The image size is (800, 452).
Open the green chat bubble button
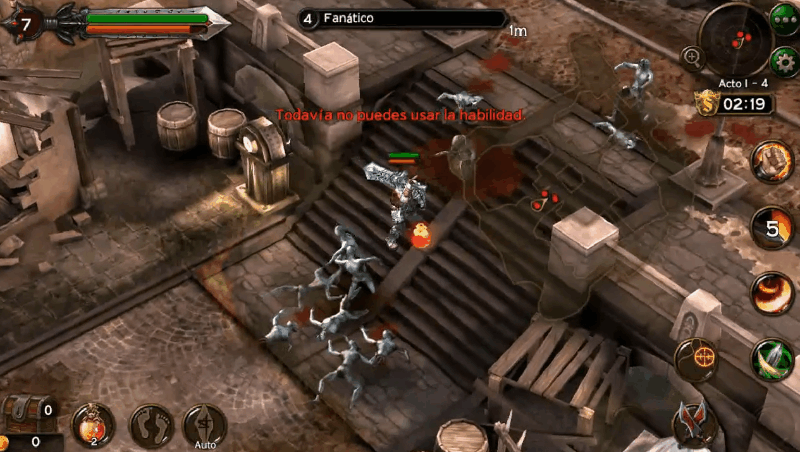785,18
